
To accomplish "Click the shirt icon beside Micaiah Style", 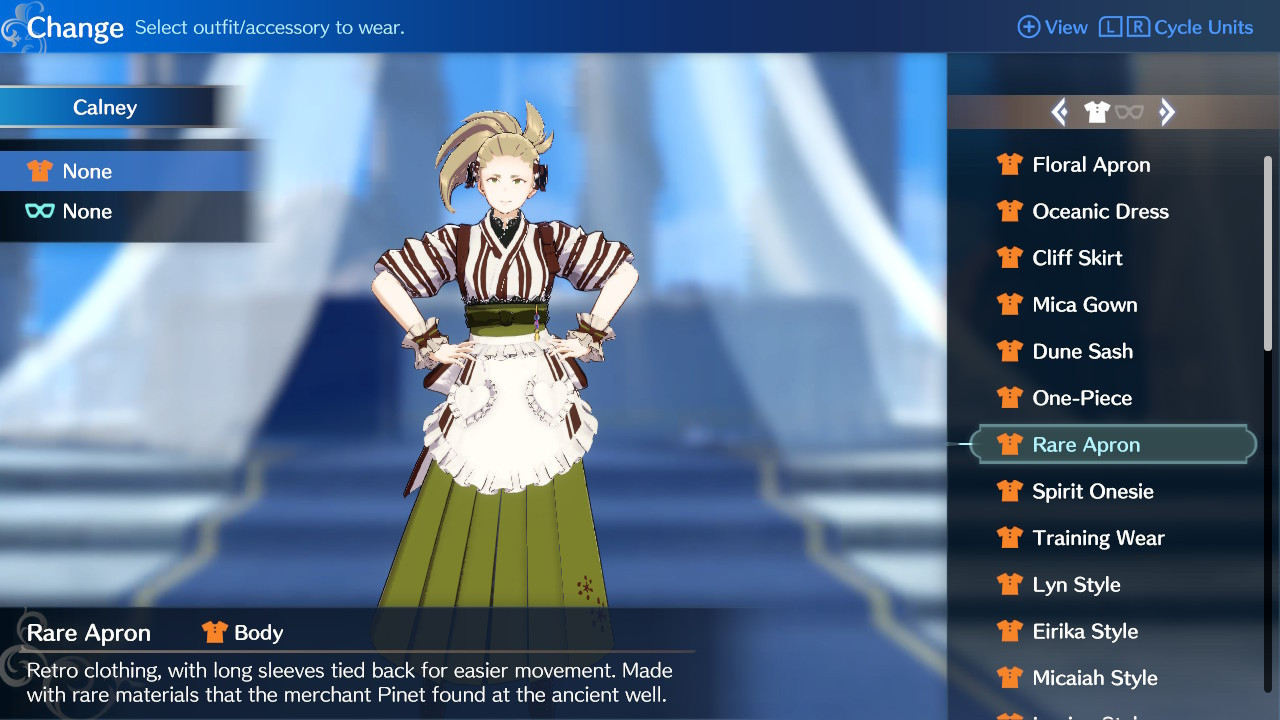I will (x=1010, y=677).
